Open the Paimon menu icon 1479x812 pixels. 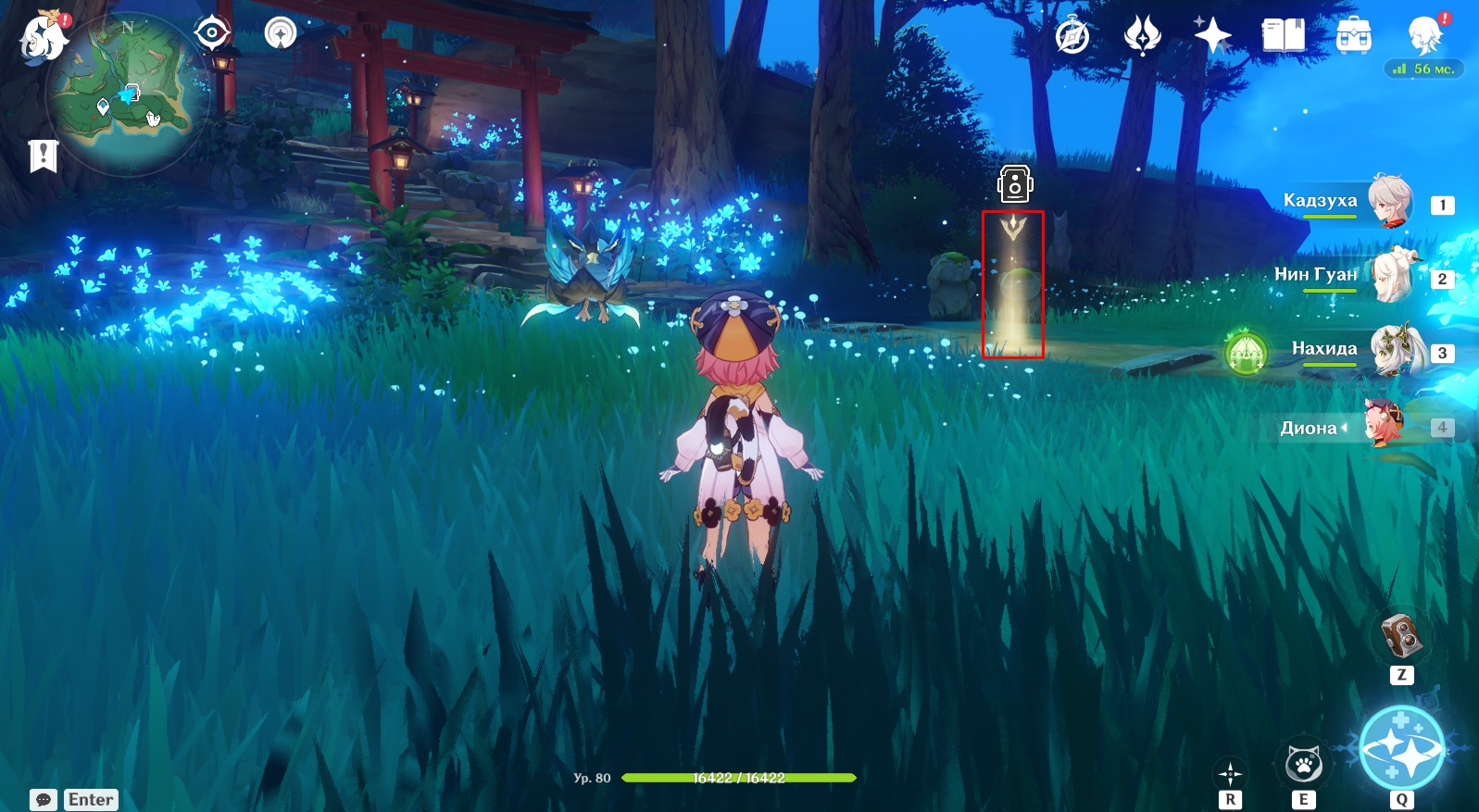pyautogui.click(x=43, y=37)
